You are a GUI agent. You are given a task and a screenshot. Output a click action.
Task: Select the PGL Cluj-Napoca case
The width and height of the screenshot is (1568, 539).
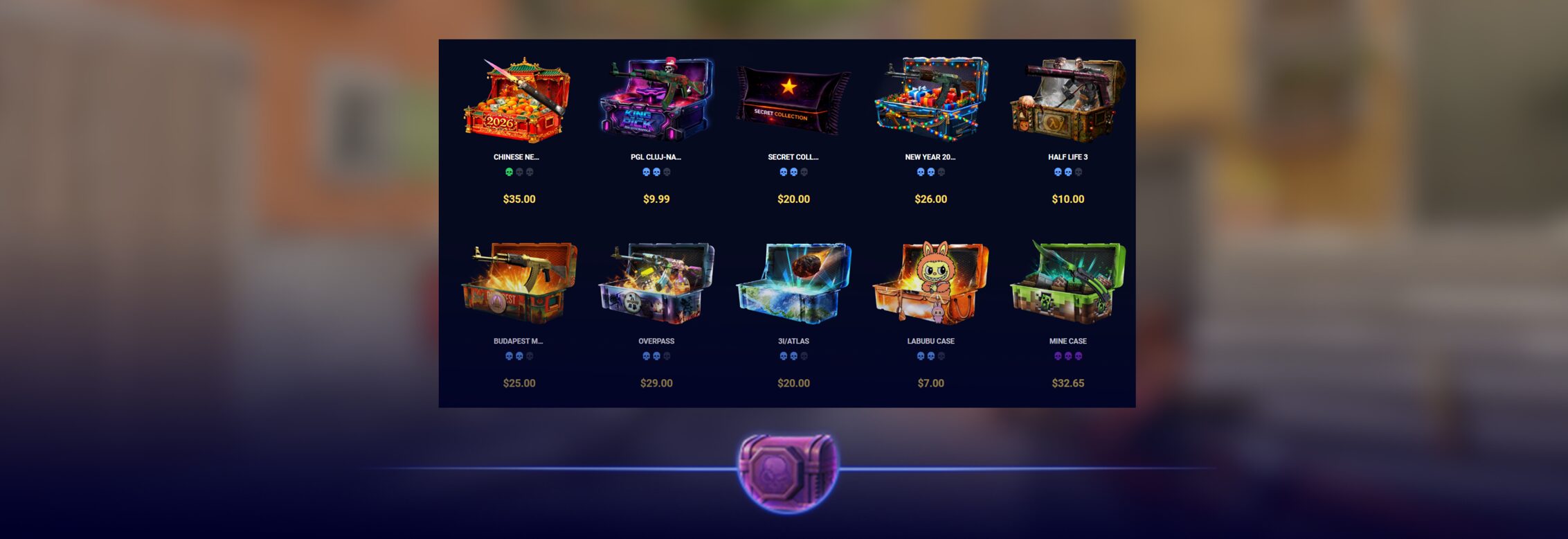coord(656,101)
